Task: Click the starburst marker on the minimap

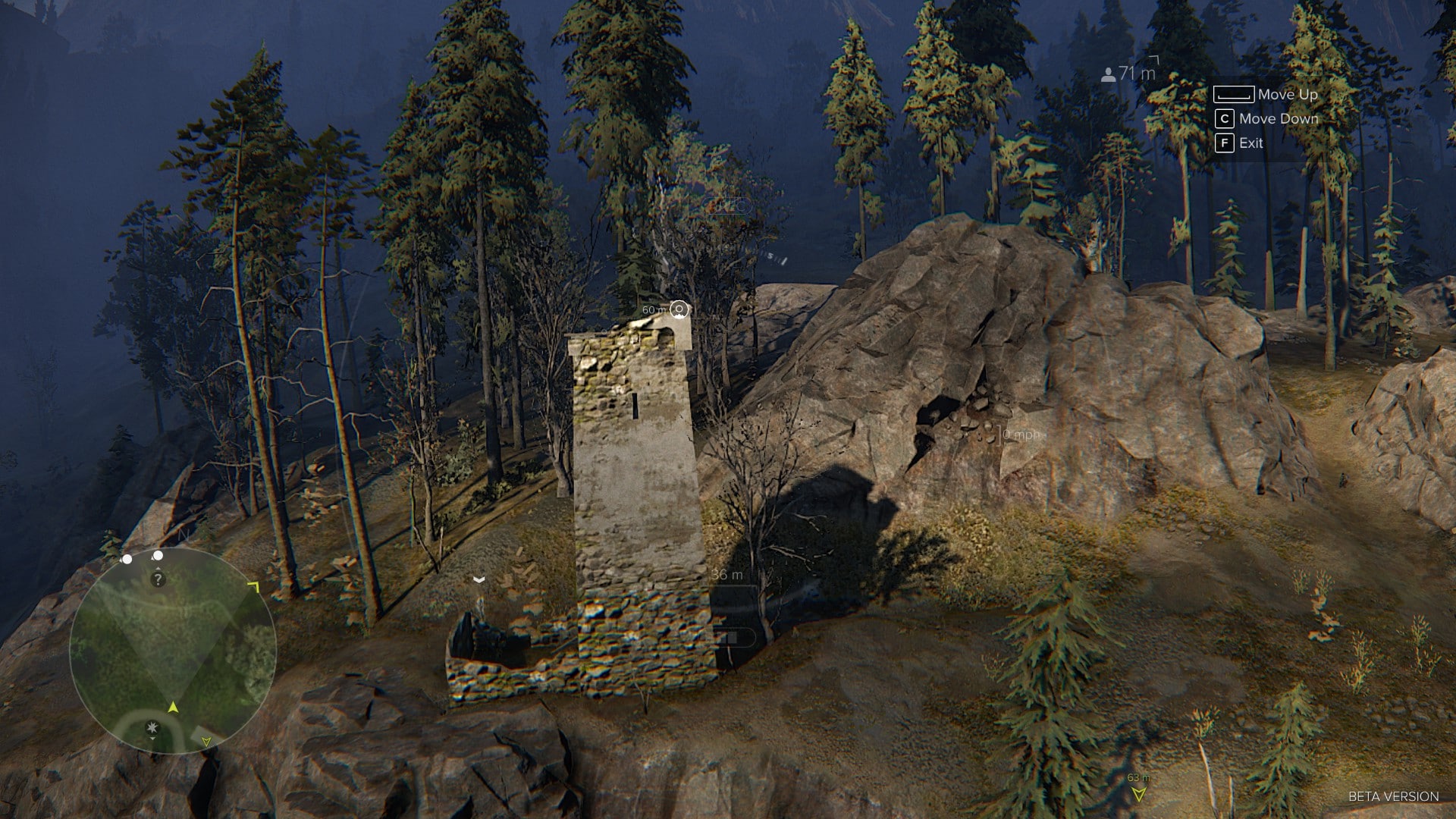Action: point(153,728)
